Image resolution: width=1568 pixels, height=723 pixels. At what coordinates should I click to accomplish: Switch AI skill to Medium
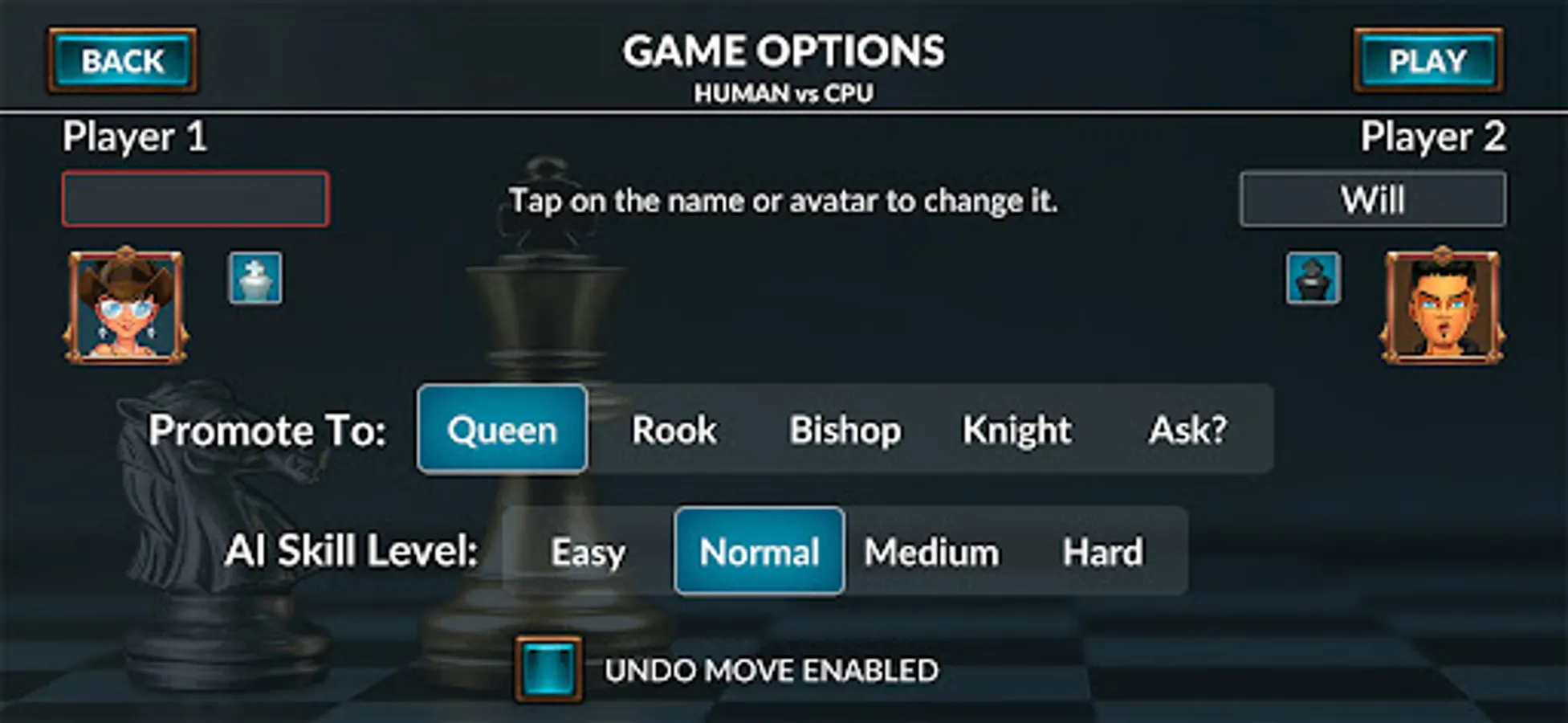[x=931, y=552]
